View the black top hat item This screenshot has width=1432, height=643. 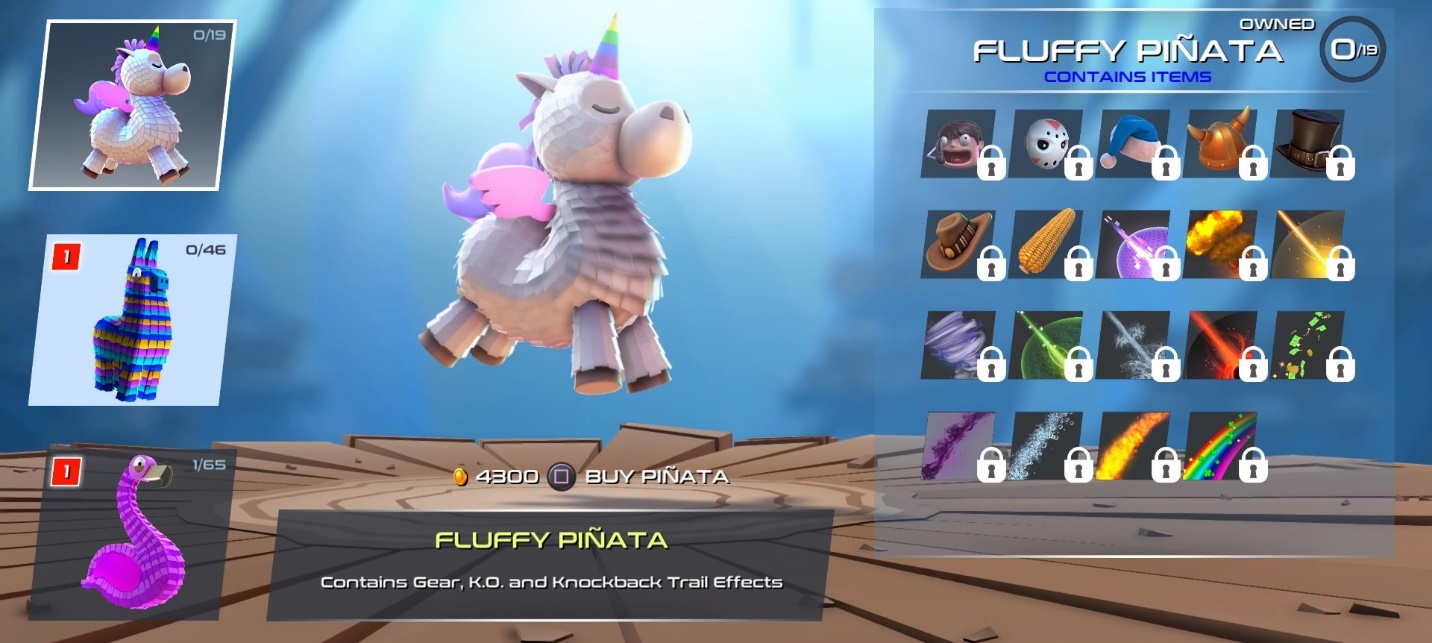(x=1307, y=144)
